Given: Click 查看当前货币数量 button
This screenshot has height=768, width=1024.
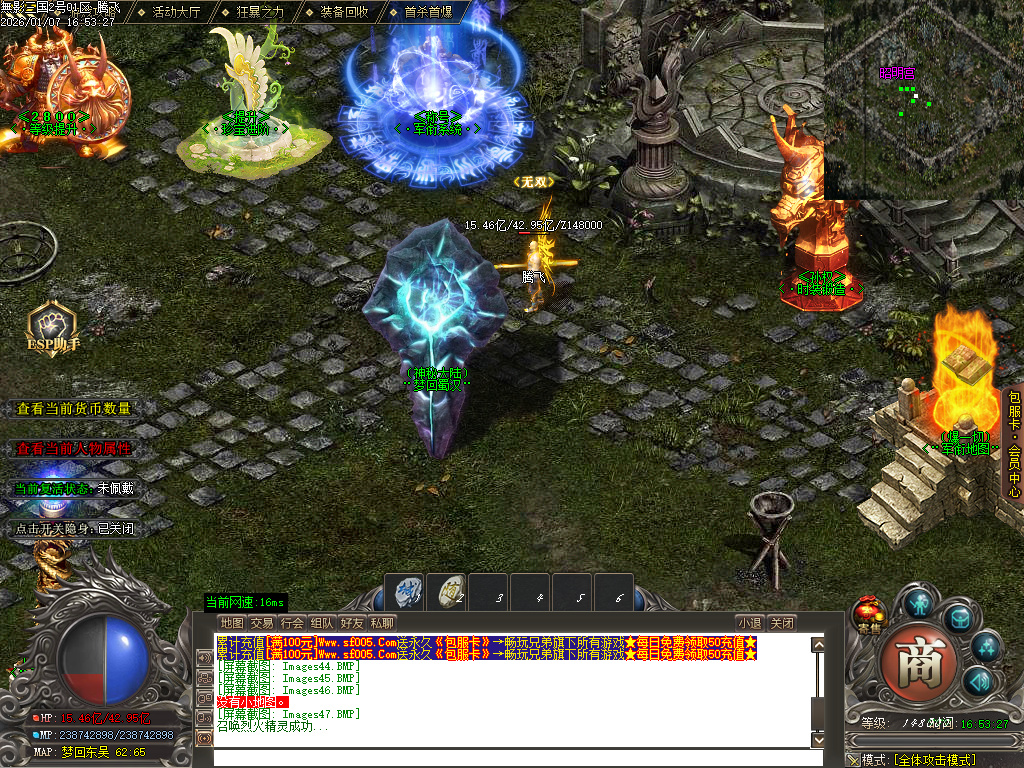Looking at the screenshot, I should pyautogui.click(x=73, y=408).
